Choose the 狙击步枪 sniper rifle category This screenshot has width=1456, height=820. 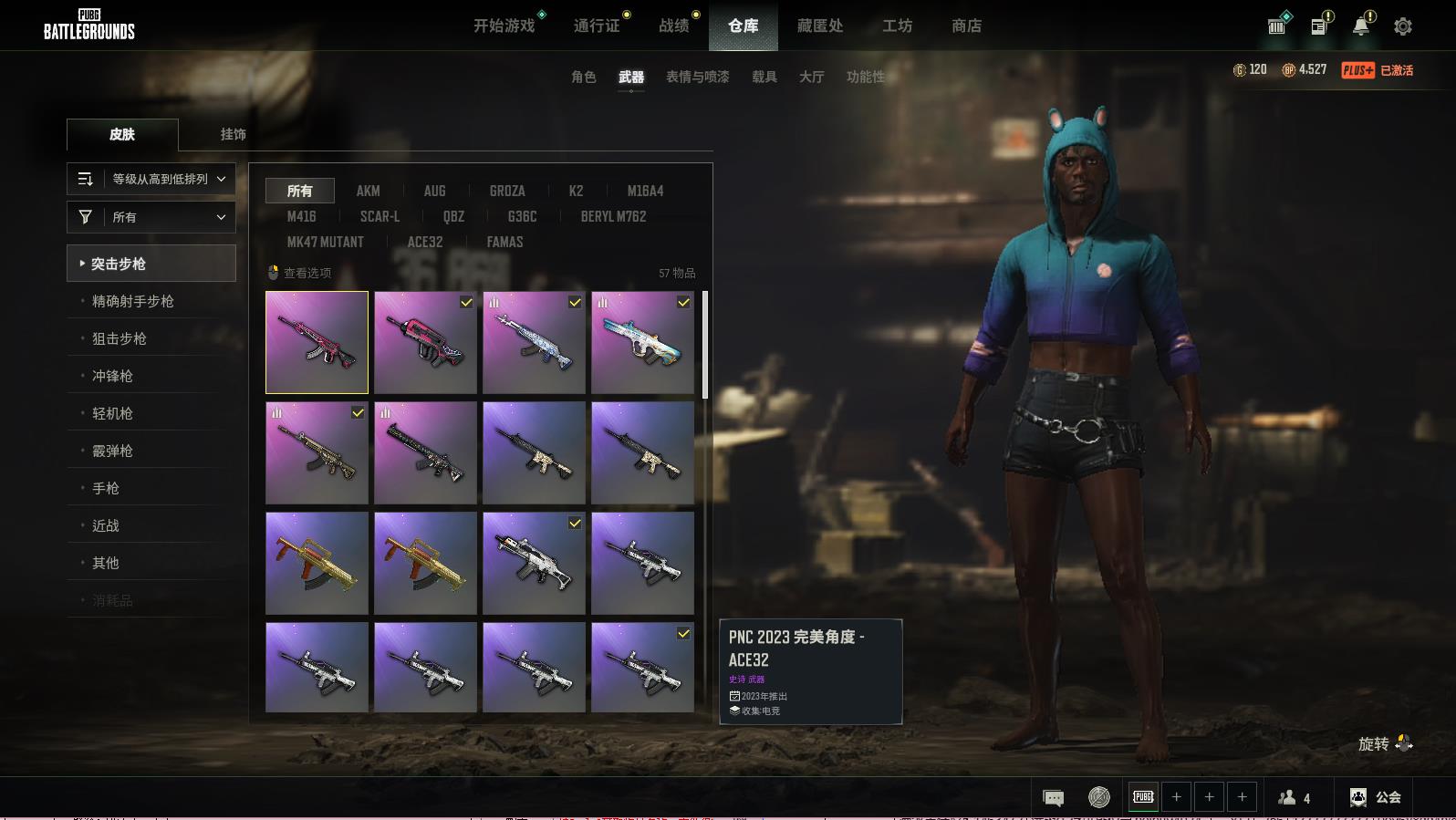click(x=120, y=338)
